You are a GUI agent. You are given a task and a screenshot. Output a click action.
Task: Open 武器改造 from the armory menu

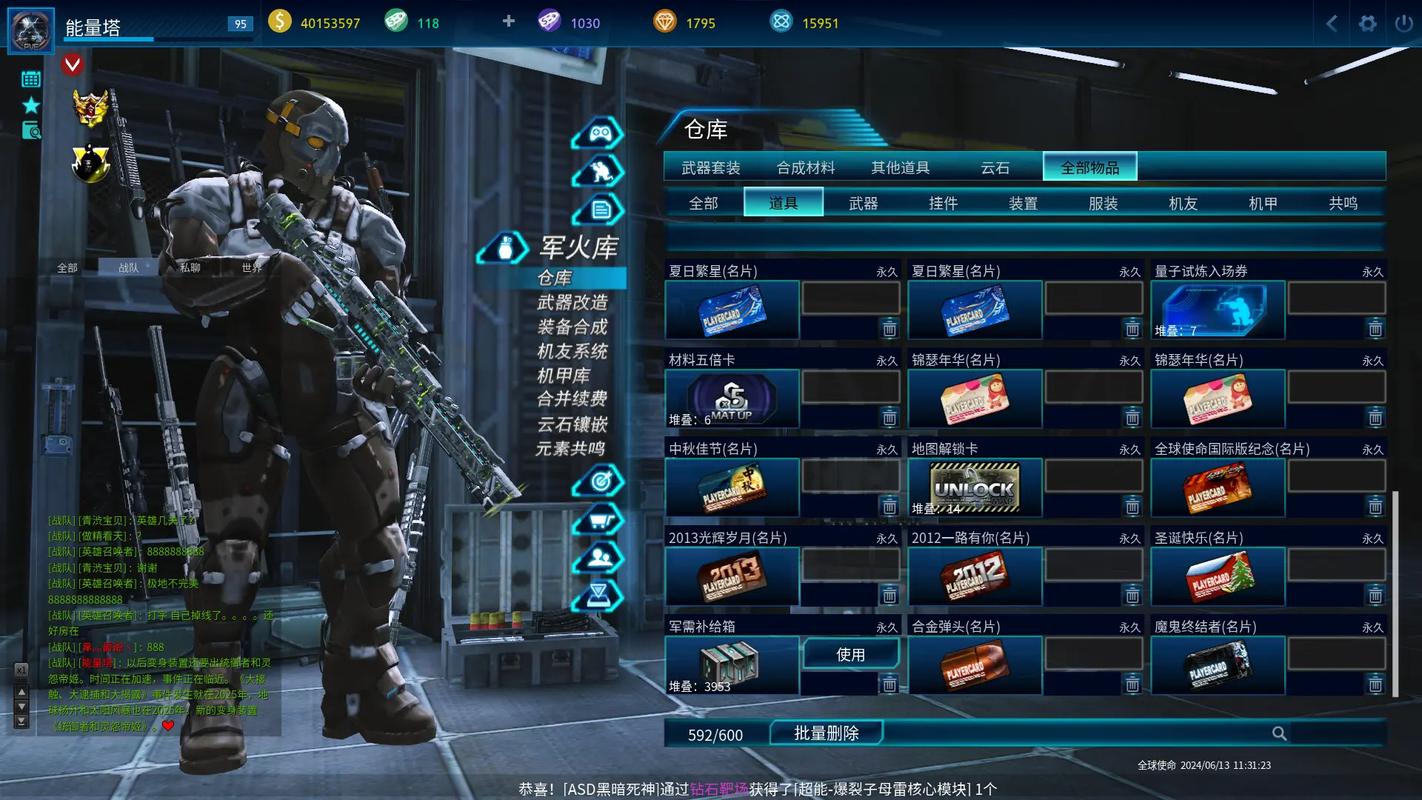point(572,302)
